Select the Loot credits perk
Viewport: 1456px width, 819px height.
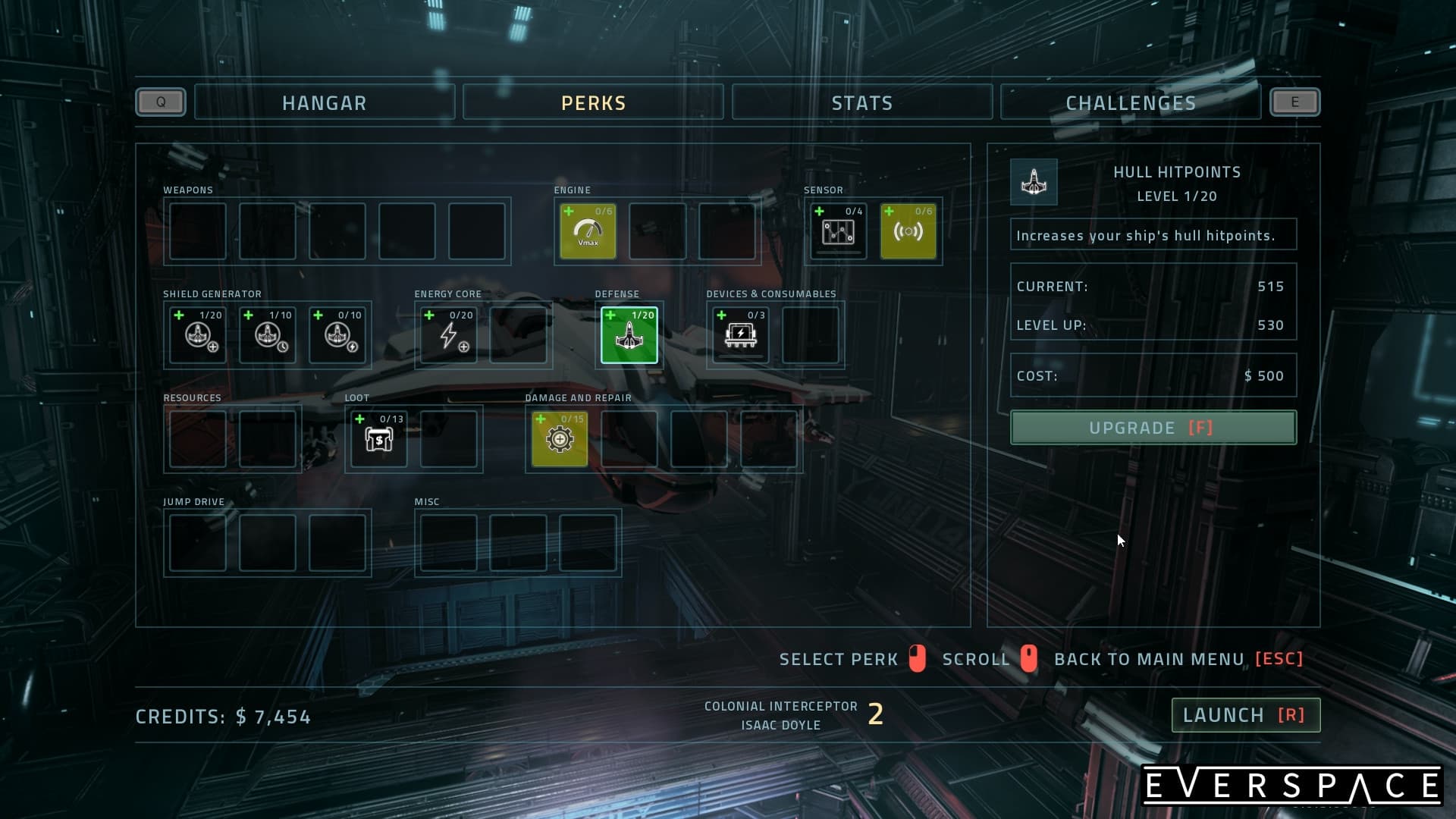(x=378, y=438)
